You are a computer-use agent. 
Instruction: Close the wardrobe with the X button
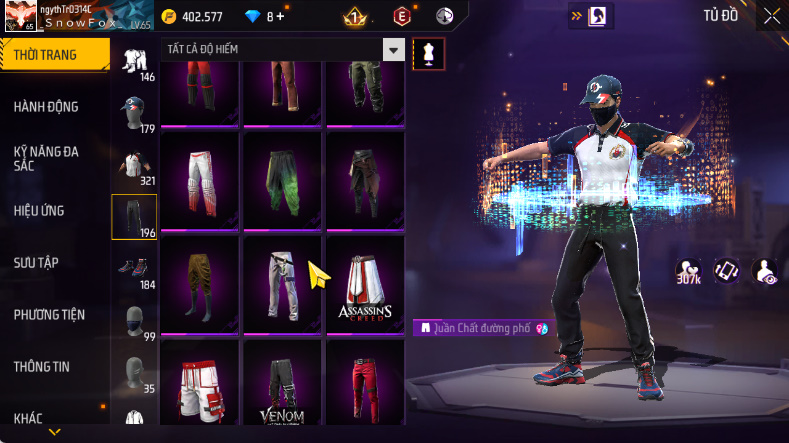[772, 15]
